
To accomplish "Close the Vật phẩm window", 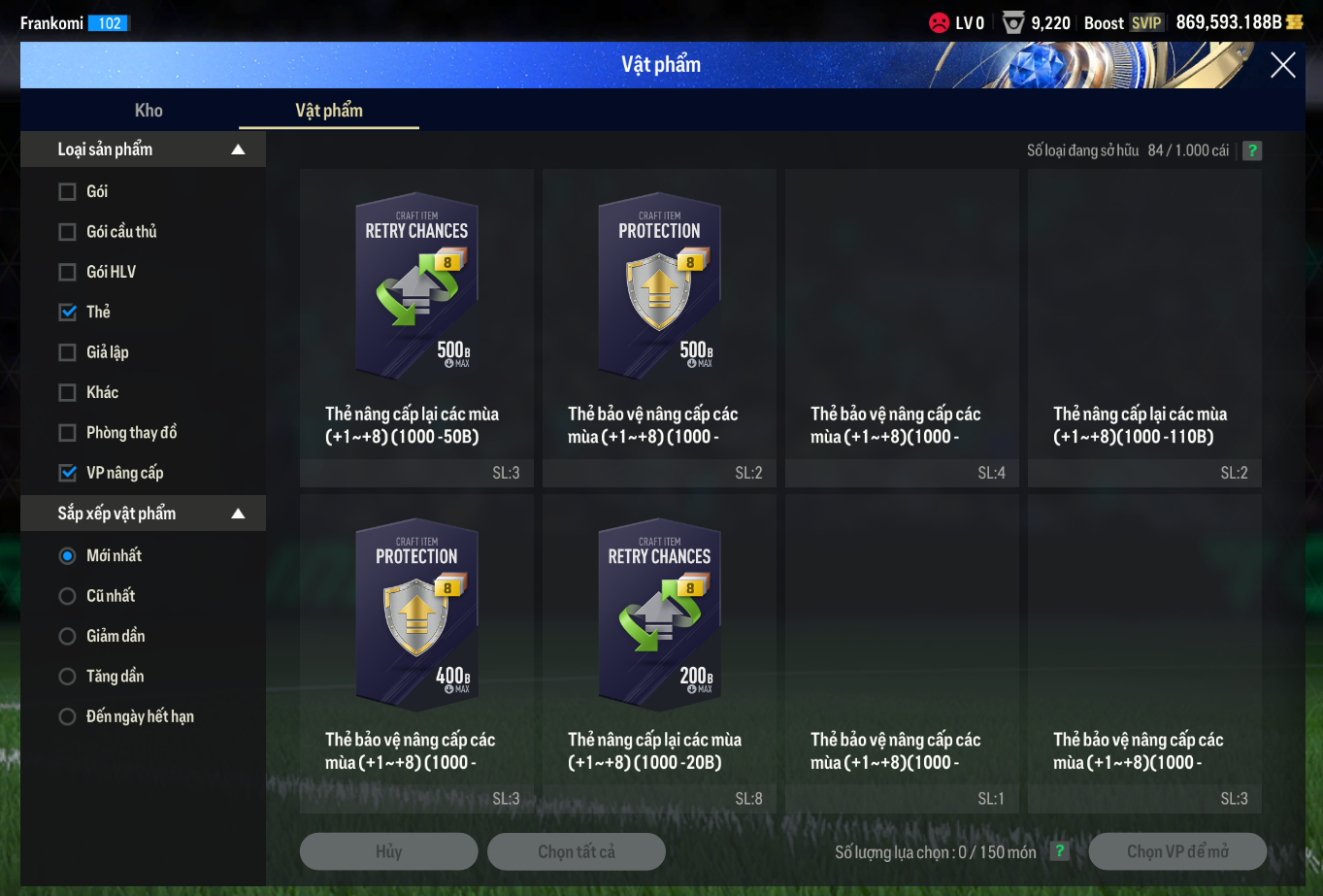I will [x=1282, y=65].
